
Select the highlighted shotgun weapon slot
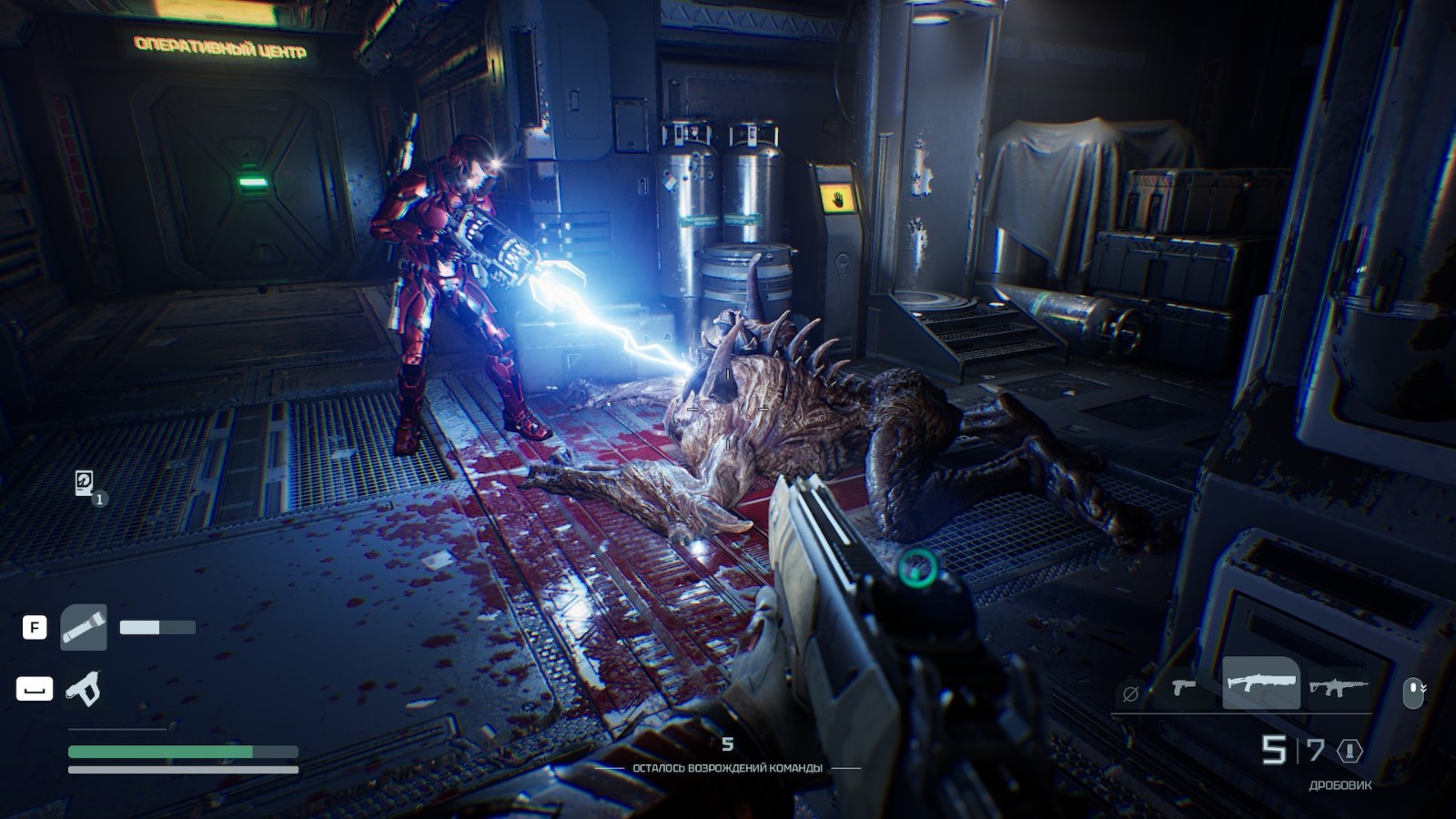pyautogui.click(x=1260, y=682)
